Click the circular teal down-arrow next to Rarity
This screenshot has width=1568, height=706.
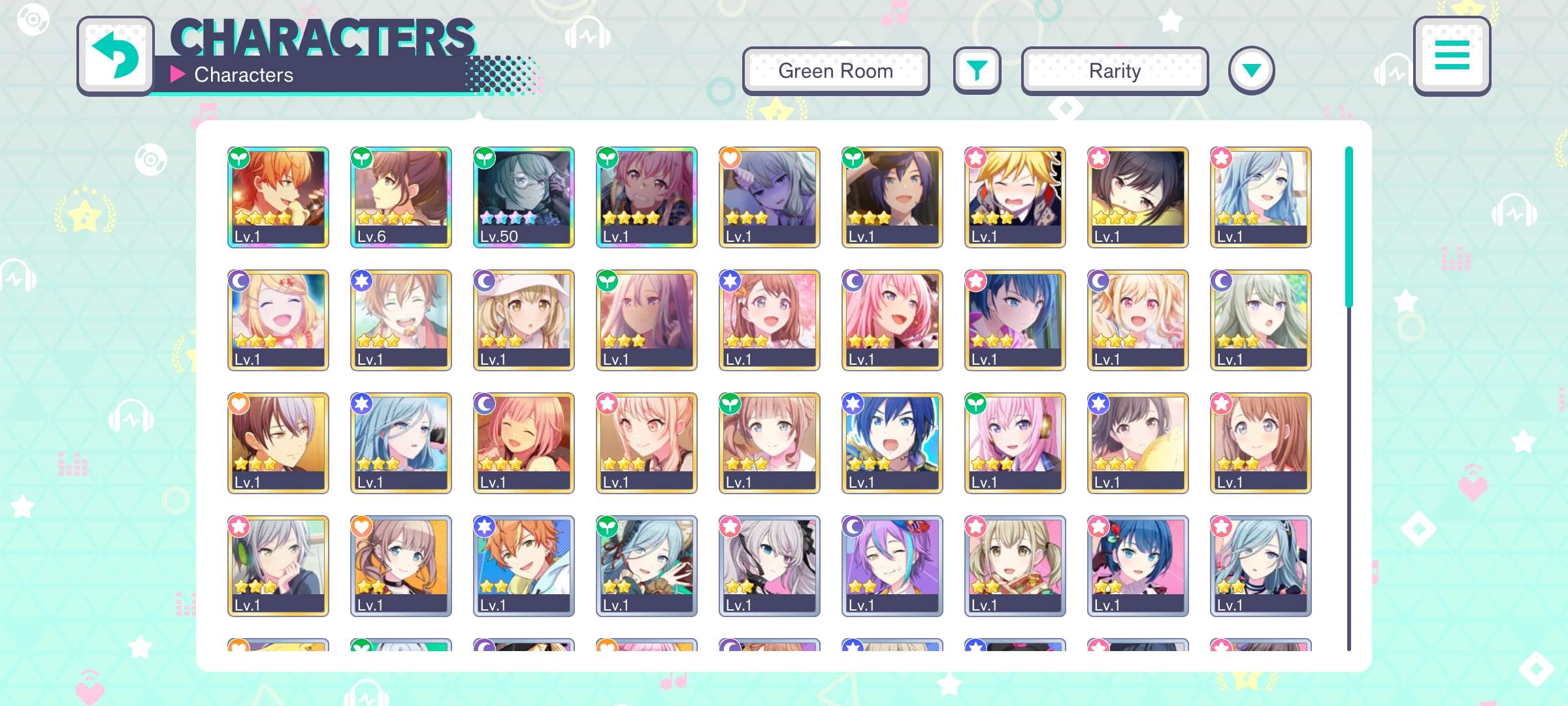1252,71
